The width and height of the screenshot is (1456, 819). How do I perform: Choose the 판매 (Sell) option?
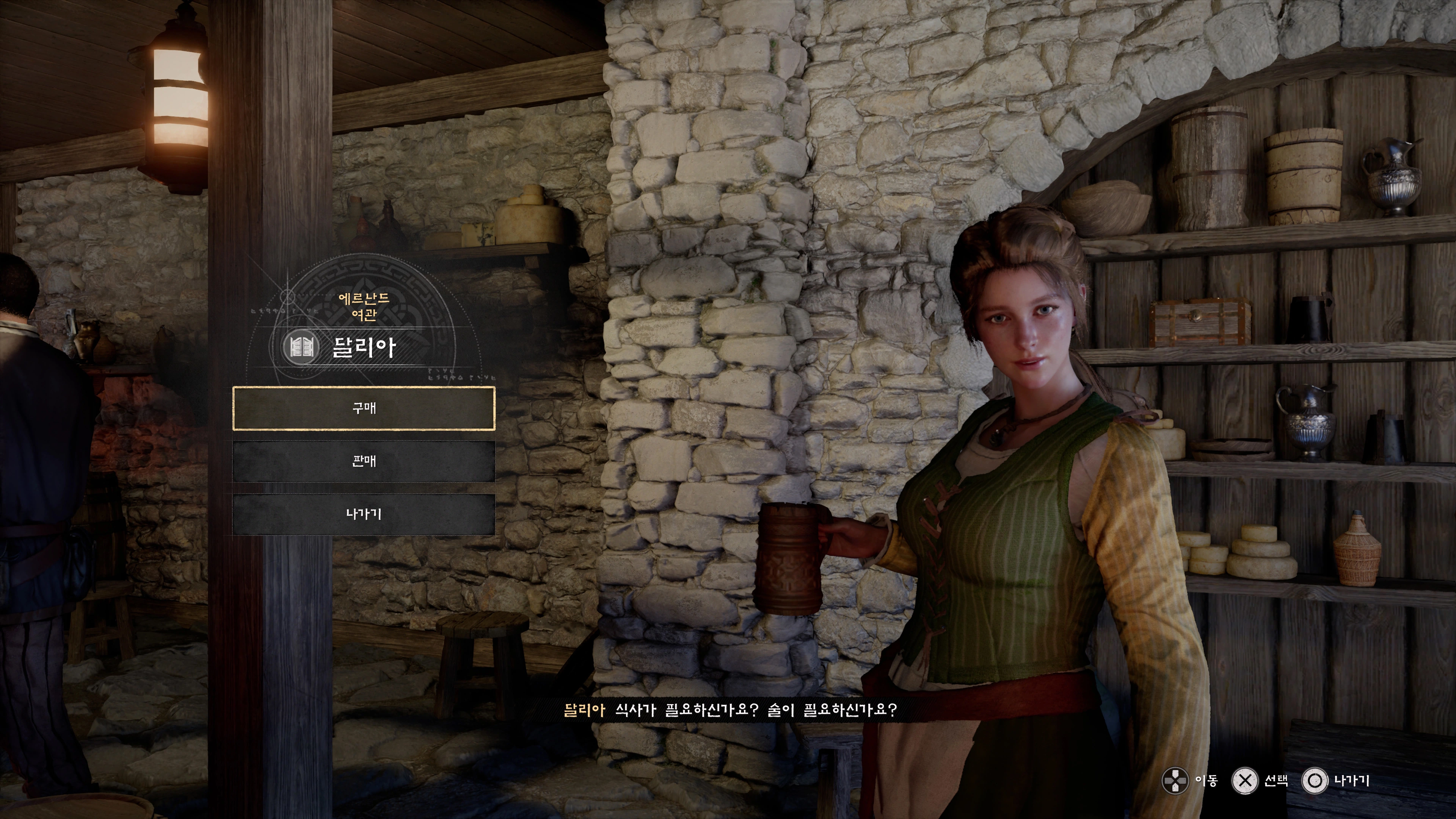click(364, 461)
